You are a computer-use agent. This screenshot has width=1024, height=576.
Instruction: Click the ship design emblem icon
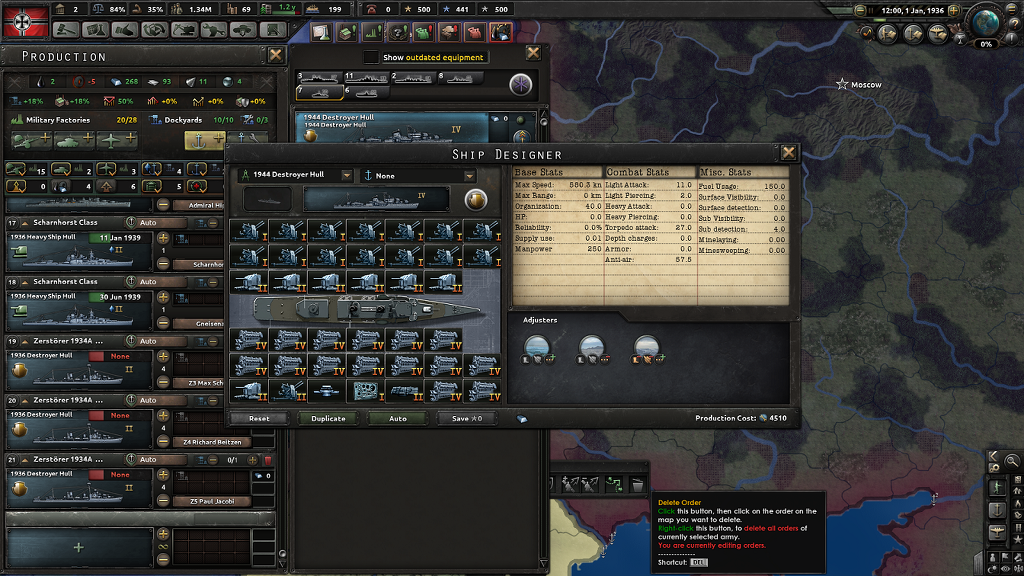476,200
